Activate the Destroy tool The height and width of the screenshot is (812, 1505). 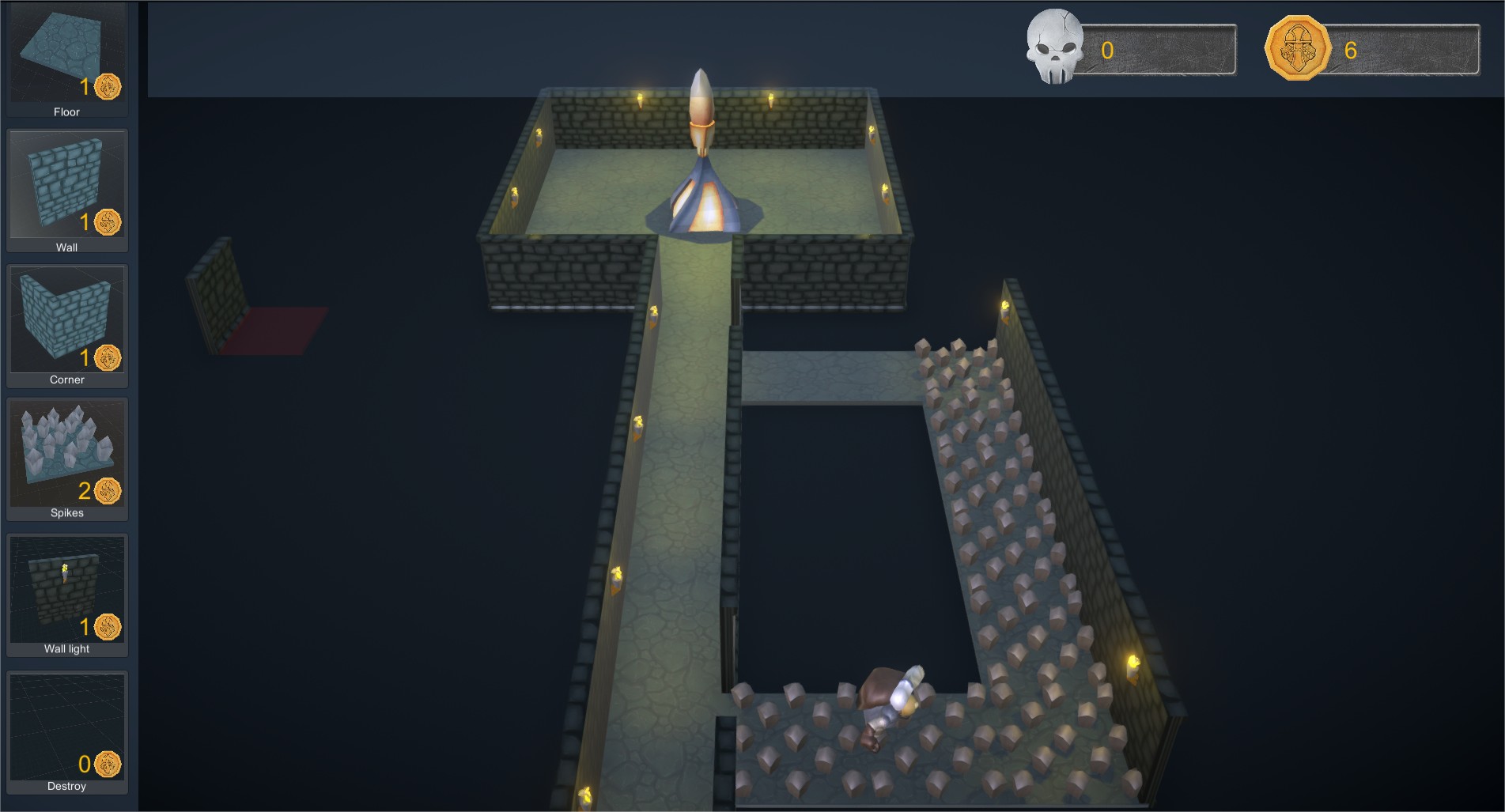coord(66,731)
